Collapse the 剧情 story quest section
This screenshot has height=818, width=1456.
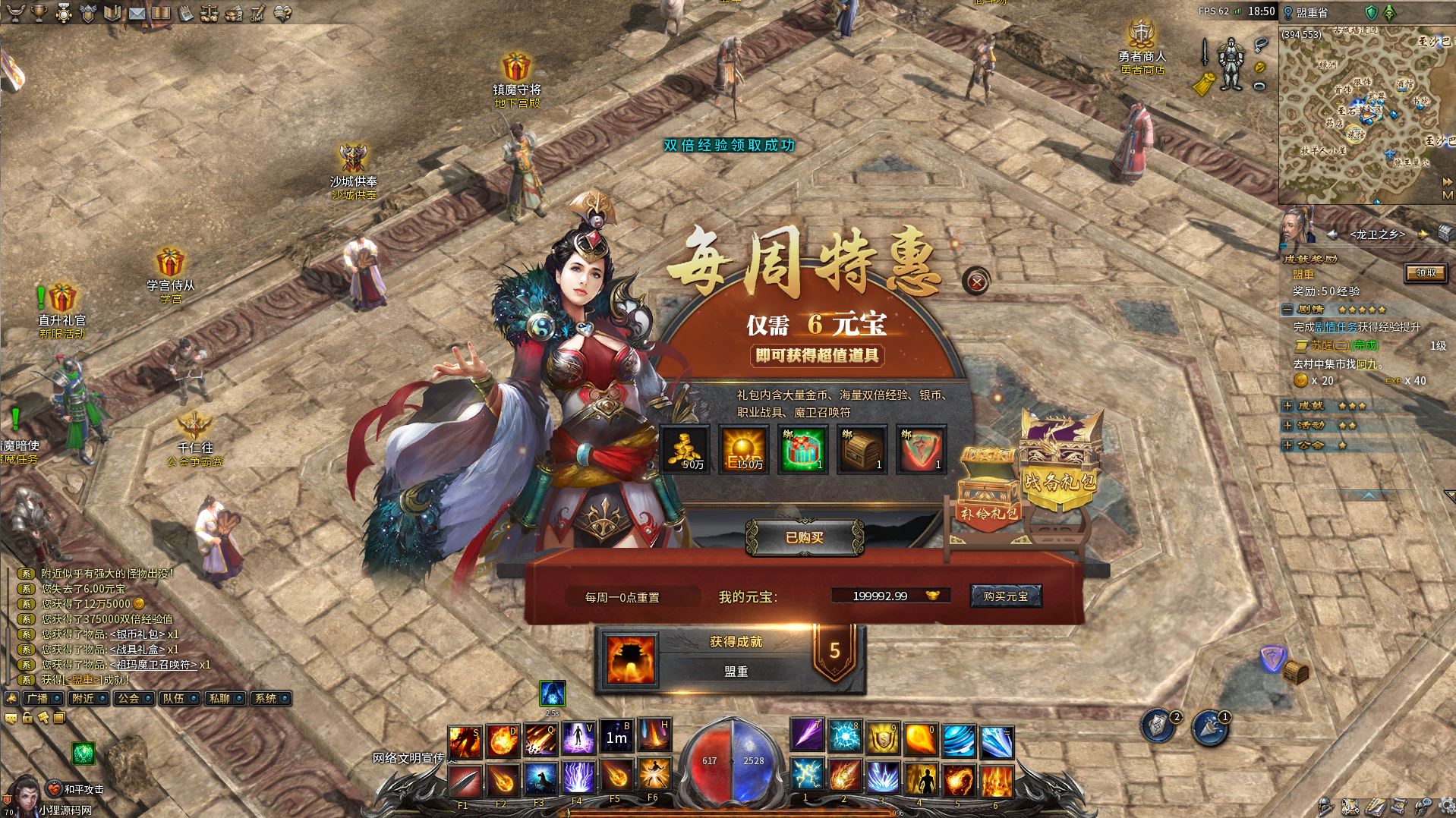[1287, 310]
